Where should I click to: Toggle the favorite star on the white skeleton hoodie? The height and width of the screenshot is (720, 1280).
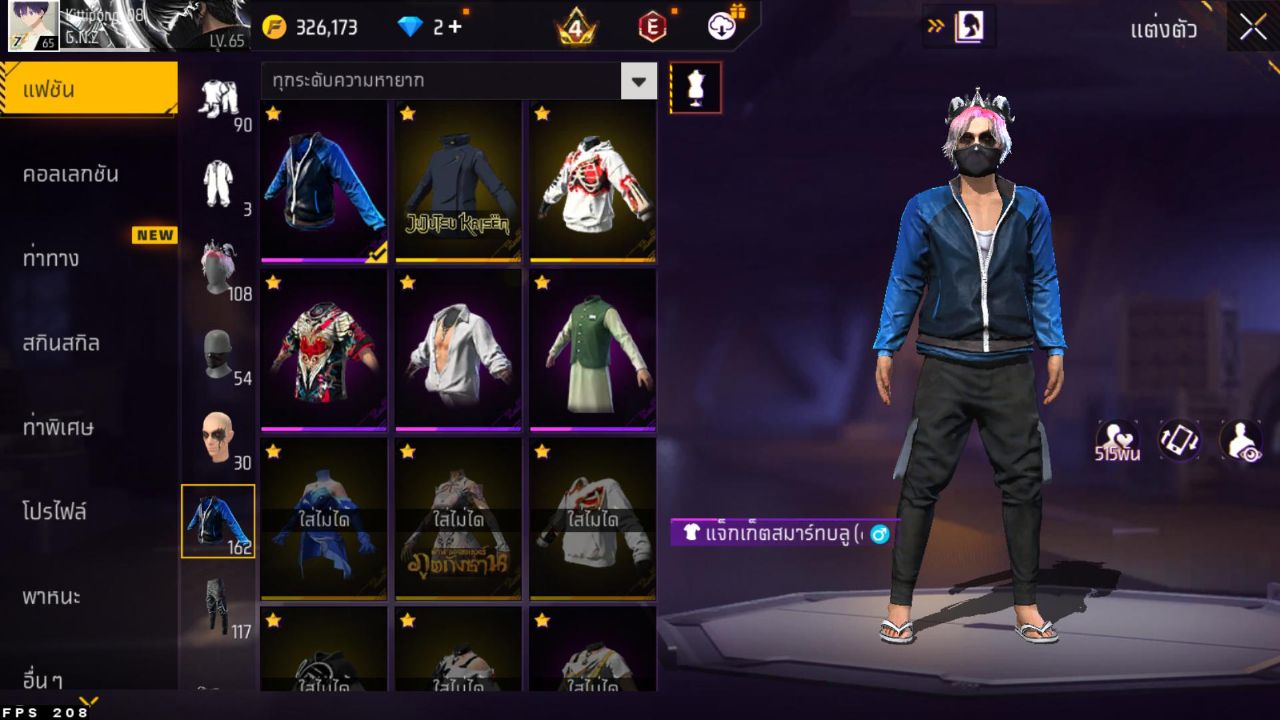[x=540, y=115]
